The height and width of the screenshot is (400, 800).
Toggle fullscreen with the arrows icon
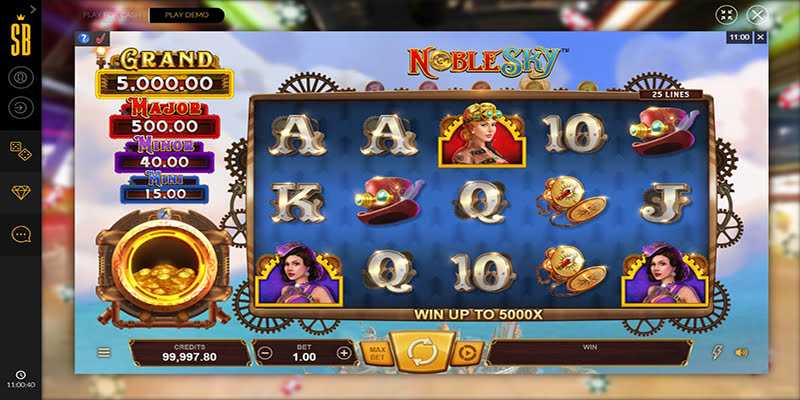(726, 15)
